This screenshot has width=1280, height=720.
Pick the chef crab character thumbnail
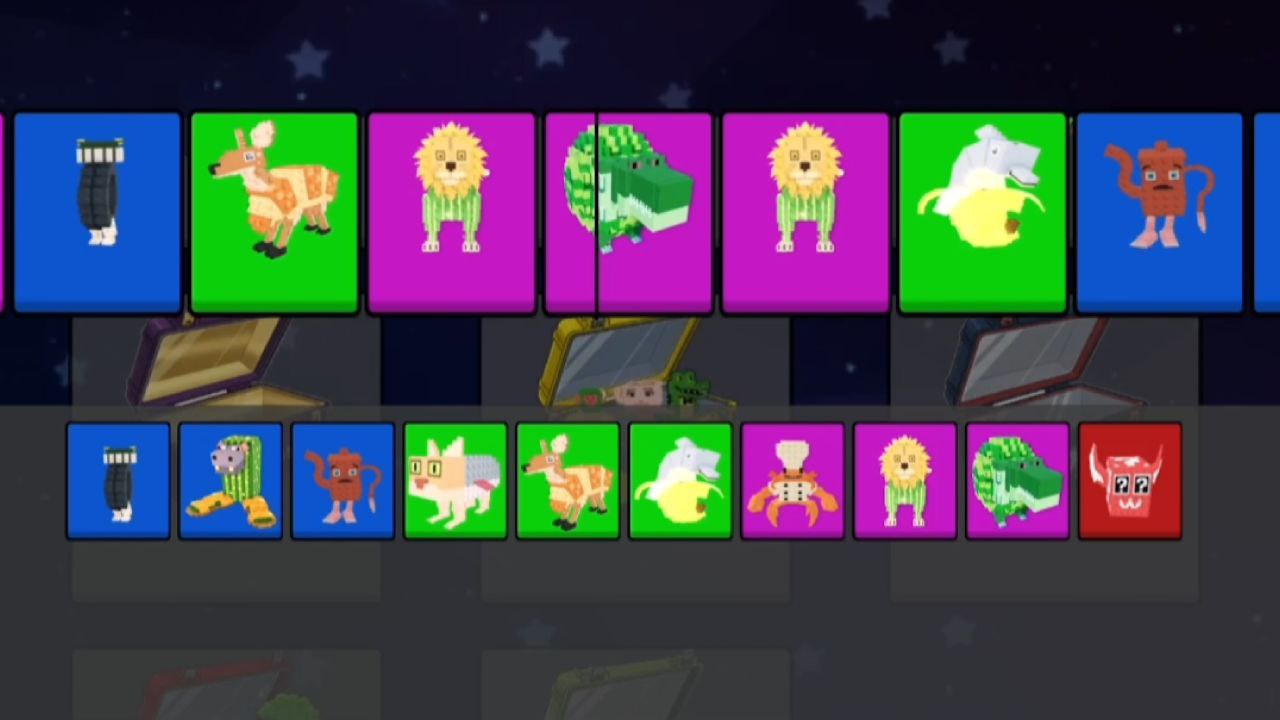(792, 481)
